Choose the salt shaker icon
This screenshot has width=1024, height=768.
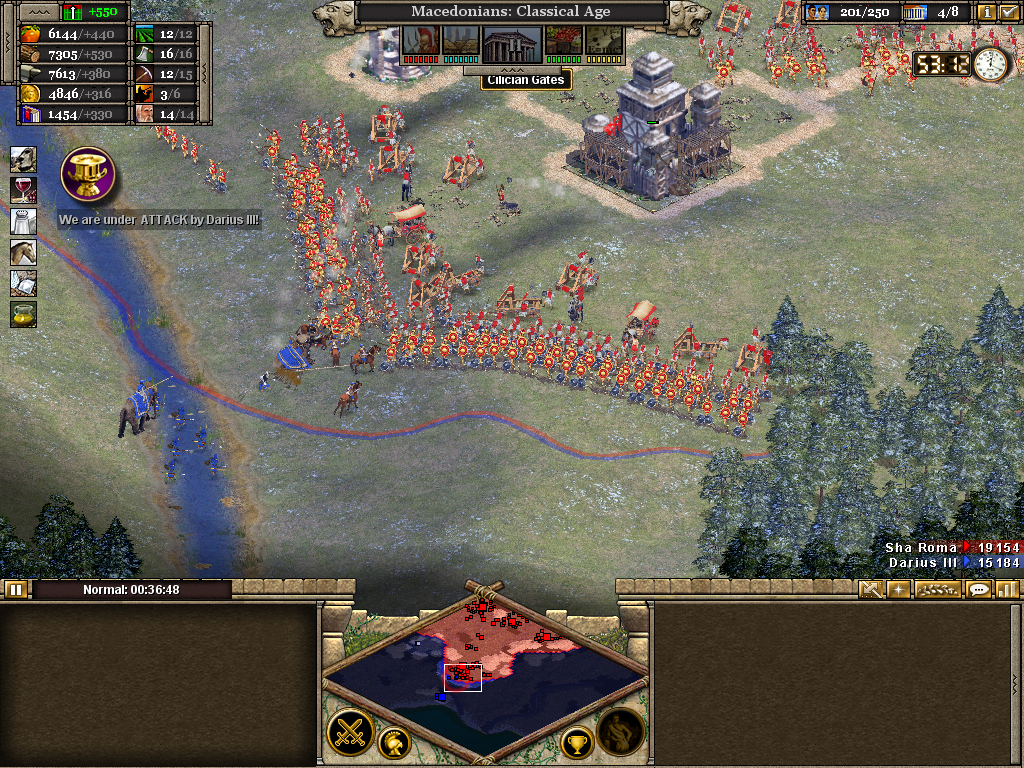pos(23,221)
